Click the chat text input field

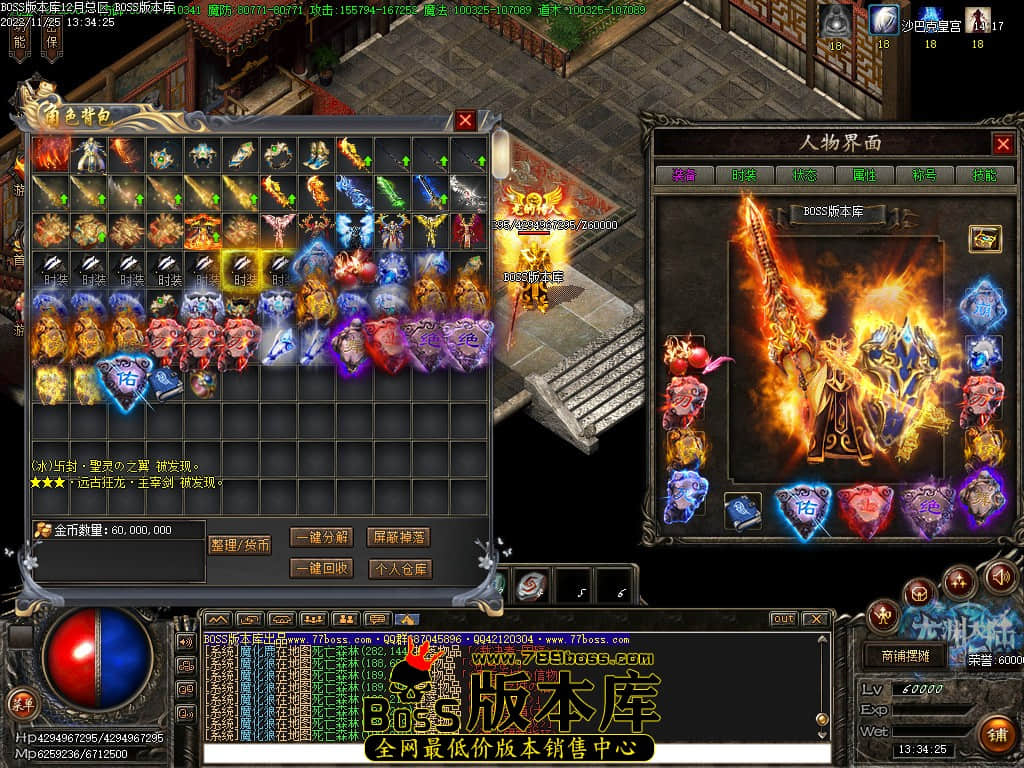[515, 753]
